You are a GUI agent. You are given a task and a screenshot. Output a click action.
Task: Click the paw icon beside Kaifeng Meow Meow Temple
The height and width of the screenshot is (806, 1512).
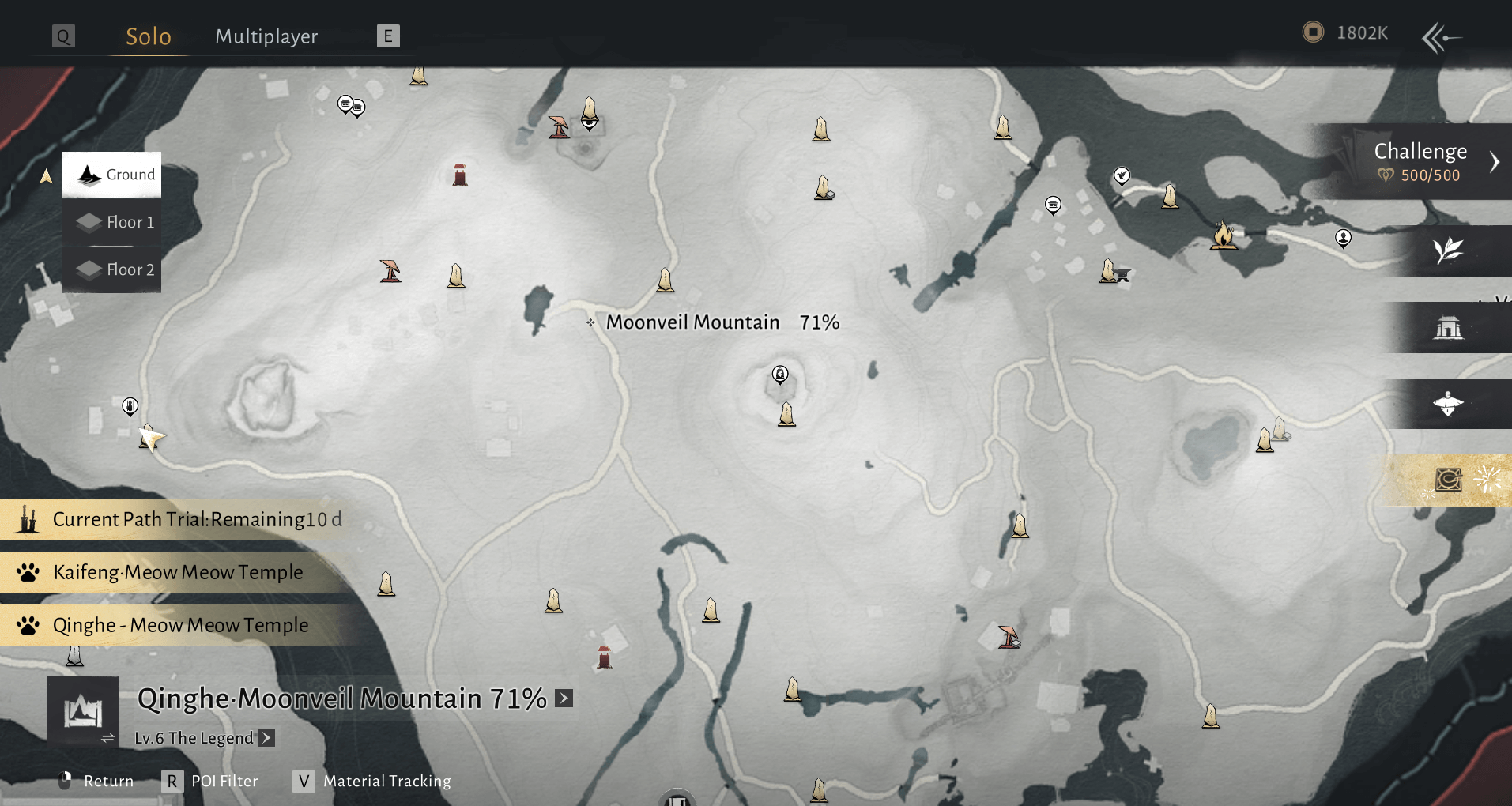(x=26, y=572)
